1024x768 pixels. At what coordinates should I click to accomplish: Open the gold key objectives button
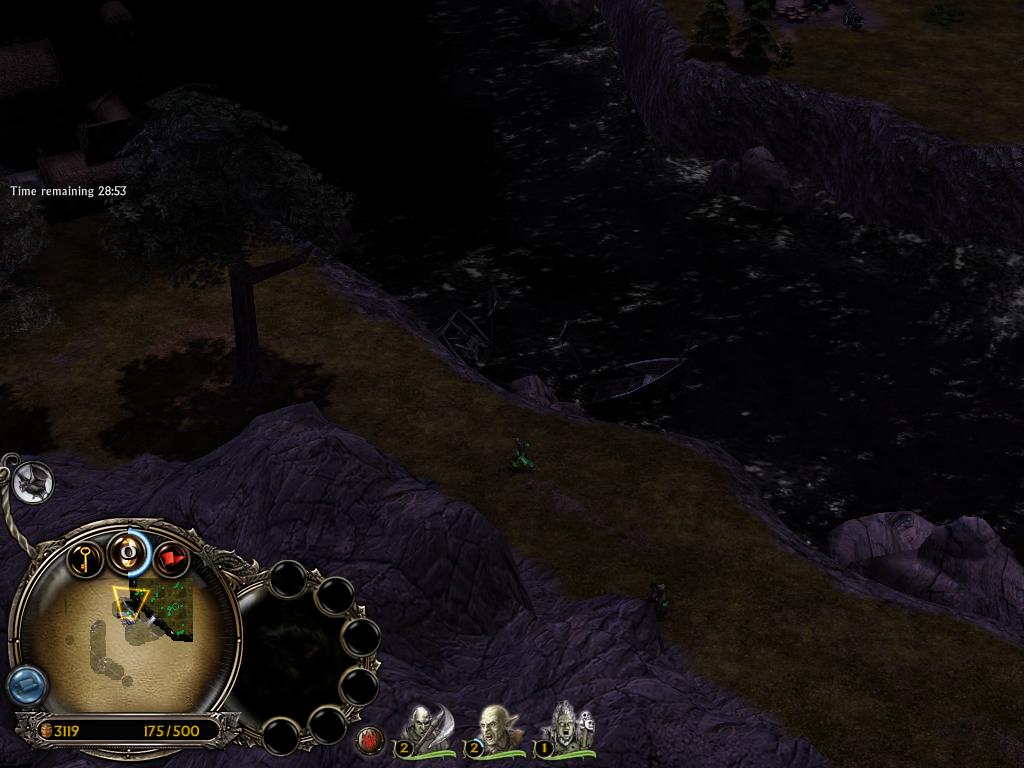(x=86, y=556)
